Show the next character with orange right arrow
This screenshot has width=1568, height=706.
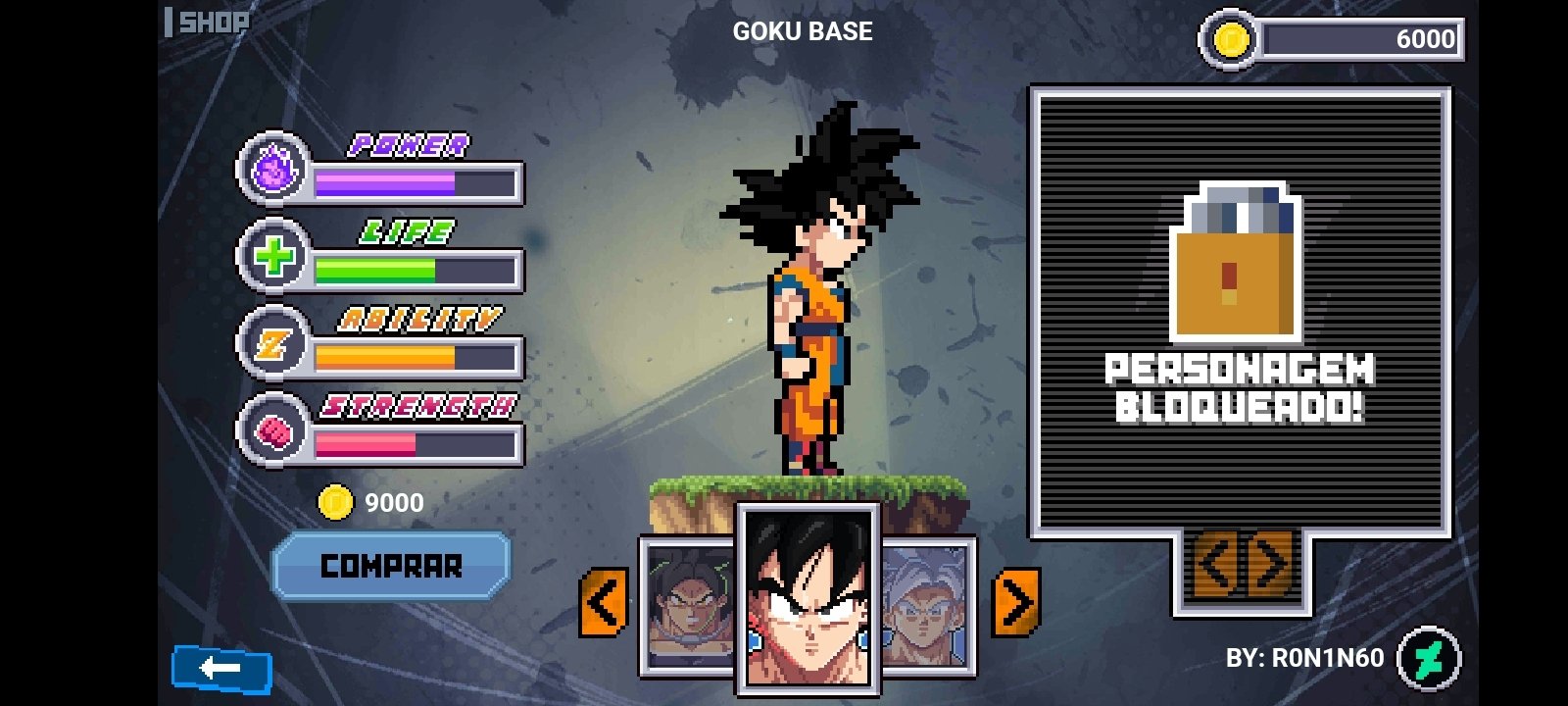click(1016, 602)
